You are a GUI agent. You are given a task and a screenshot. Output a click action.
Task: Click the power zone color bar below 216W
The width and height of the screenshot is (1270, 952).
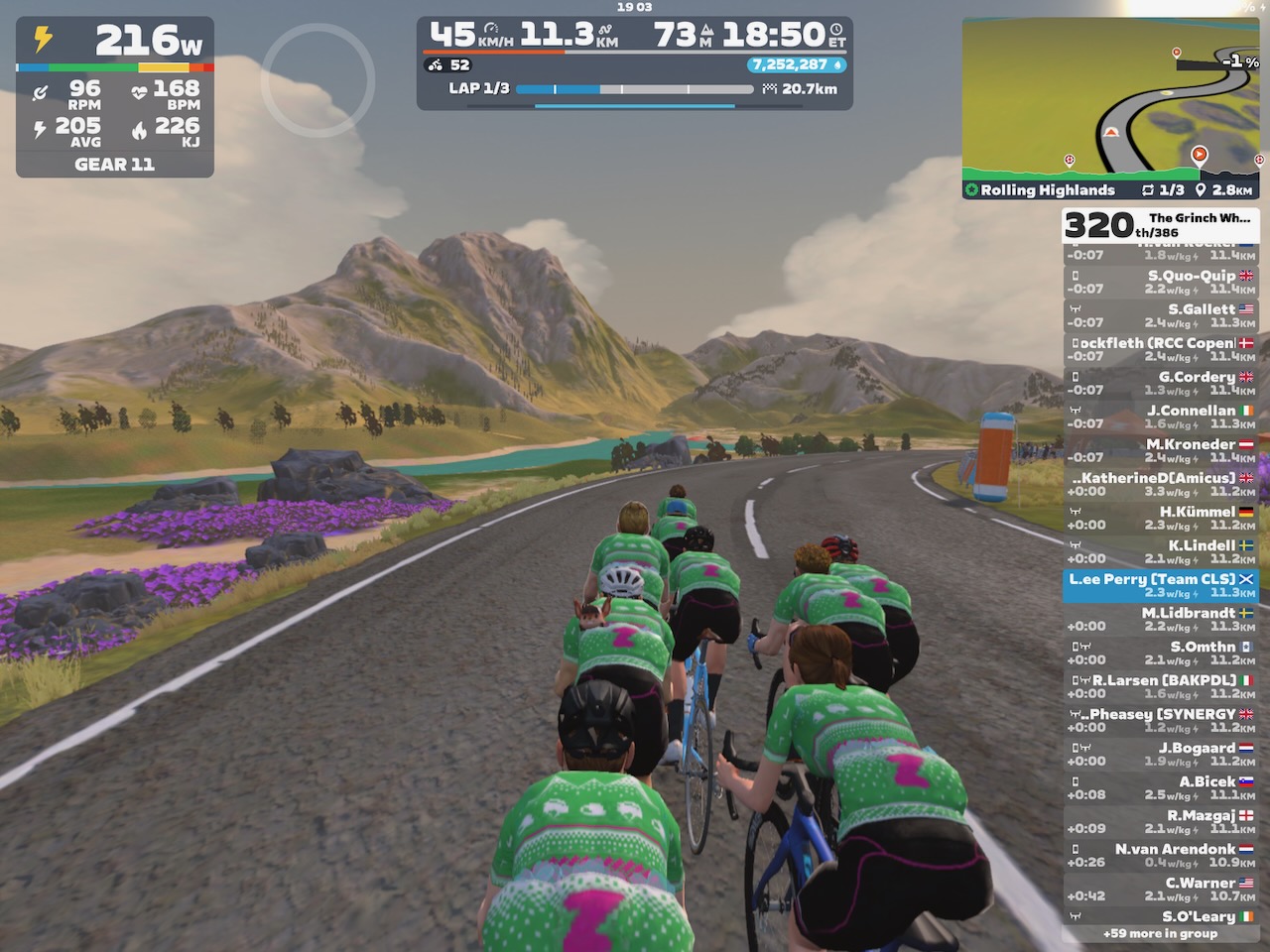[x=114, y=67]
